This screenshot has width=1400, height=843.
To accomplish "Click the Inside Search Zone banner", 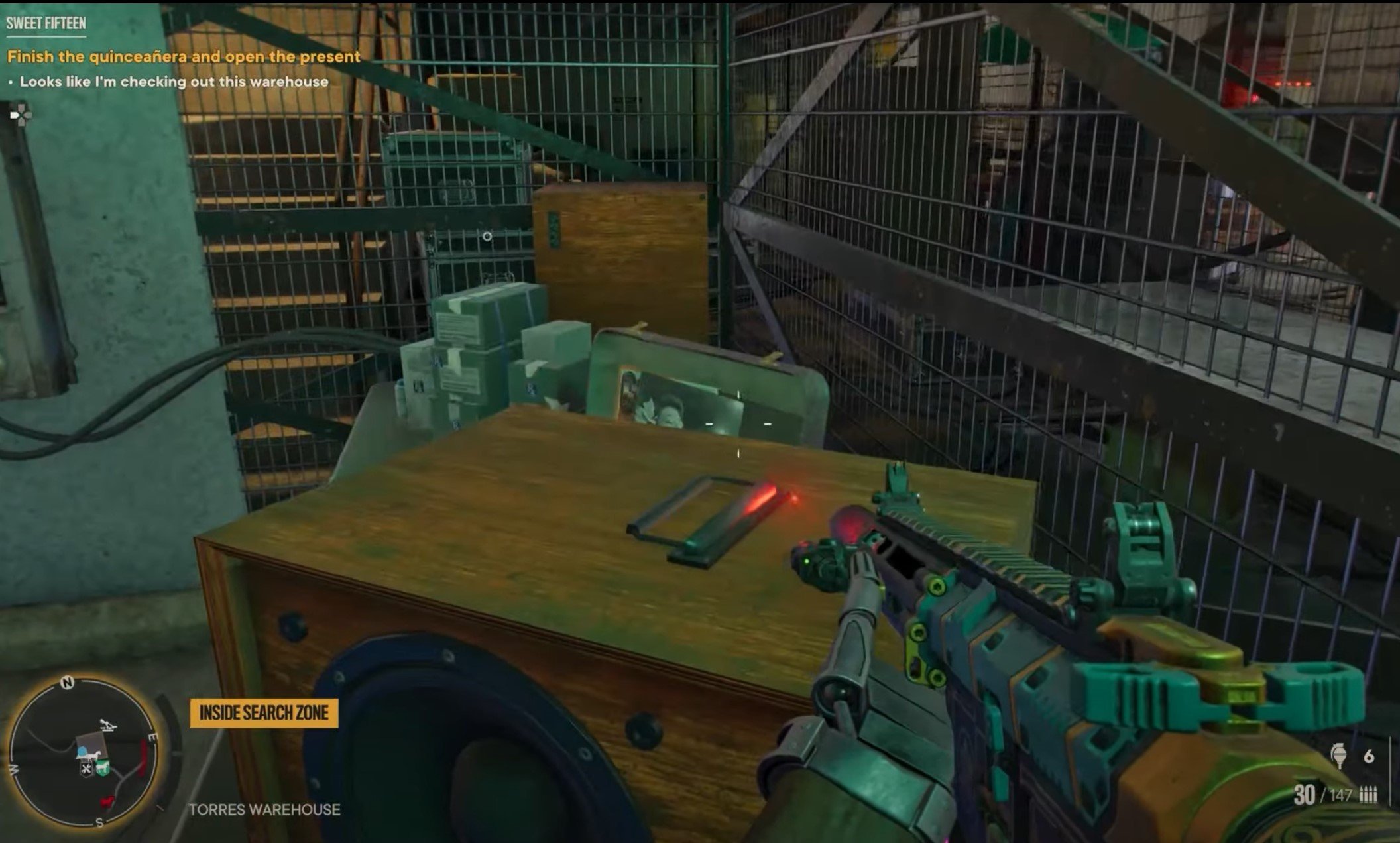I will tap(264, 713).
